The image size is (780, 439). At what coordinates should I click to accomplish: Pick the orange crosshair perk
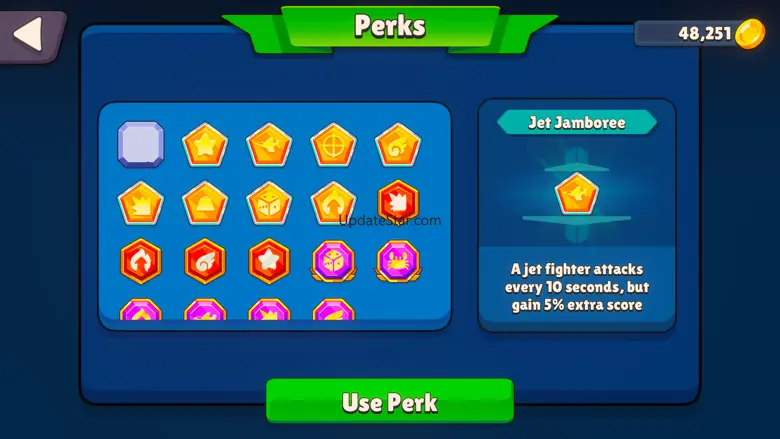click(333, 145)
